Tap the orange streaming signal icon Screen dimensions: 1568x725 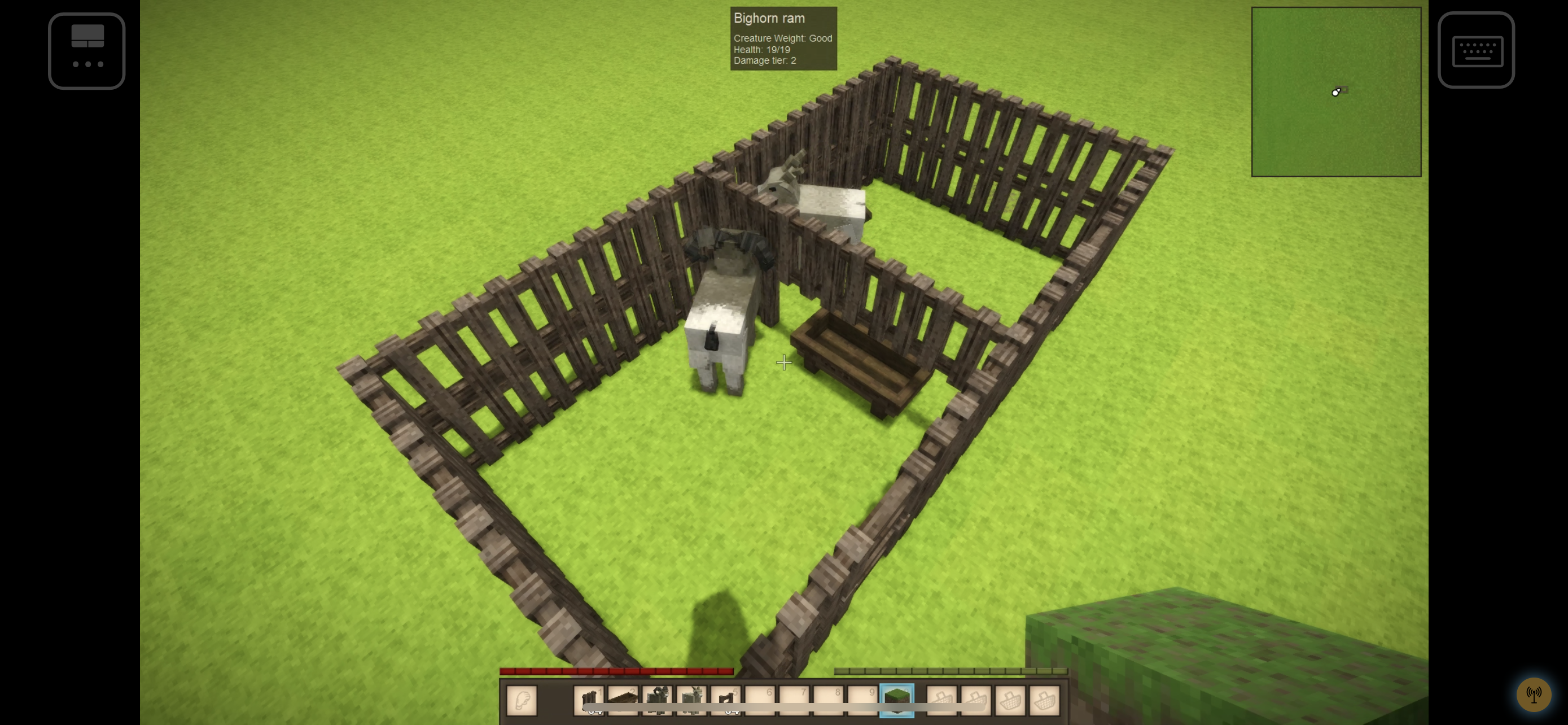tap(1532, 694)
